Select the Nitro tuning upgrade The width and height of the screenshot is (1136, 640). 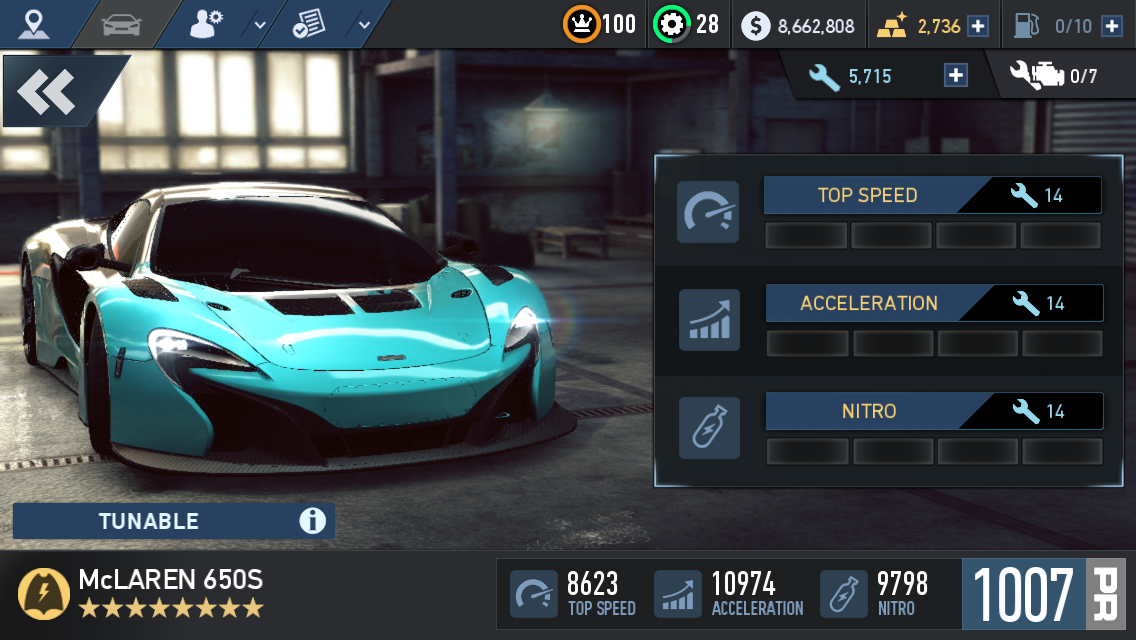[934, 411]
